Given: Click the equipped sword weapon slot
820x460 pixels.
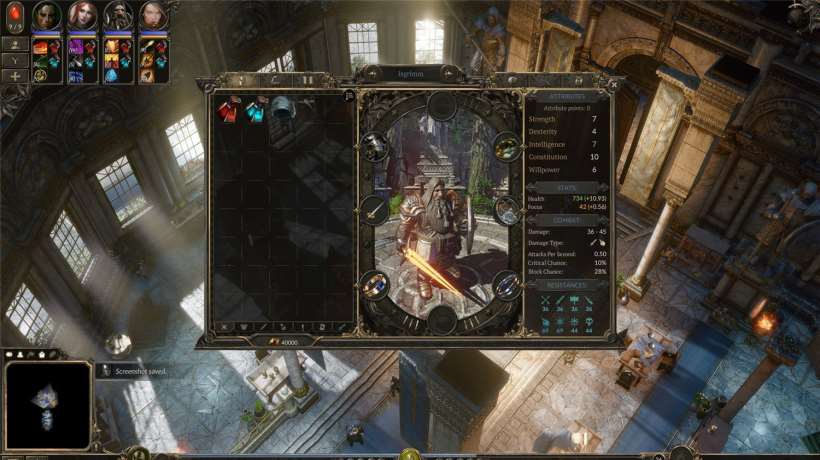Looking at the screenshot, I should 374,209.
